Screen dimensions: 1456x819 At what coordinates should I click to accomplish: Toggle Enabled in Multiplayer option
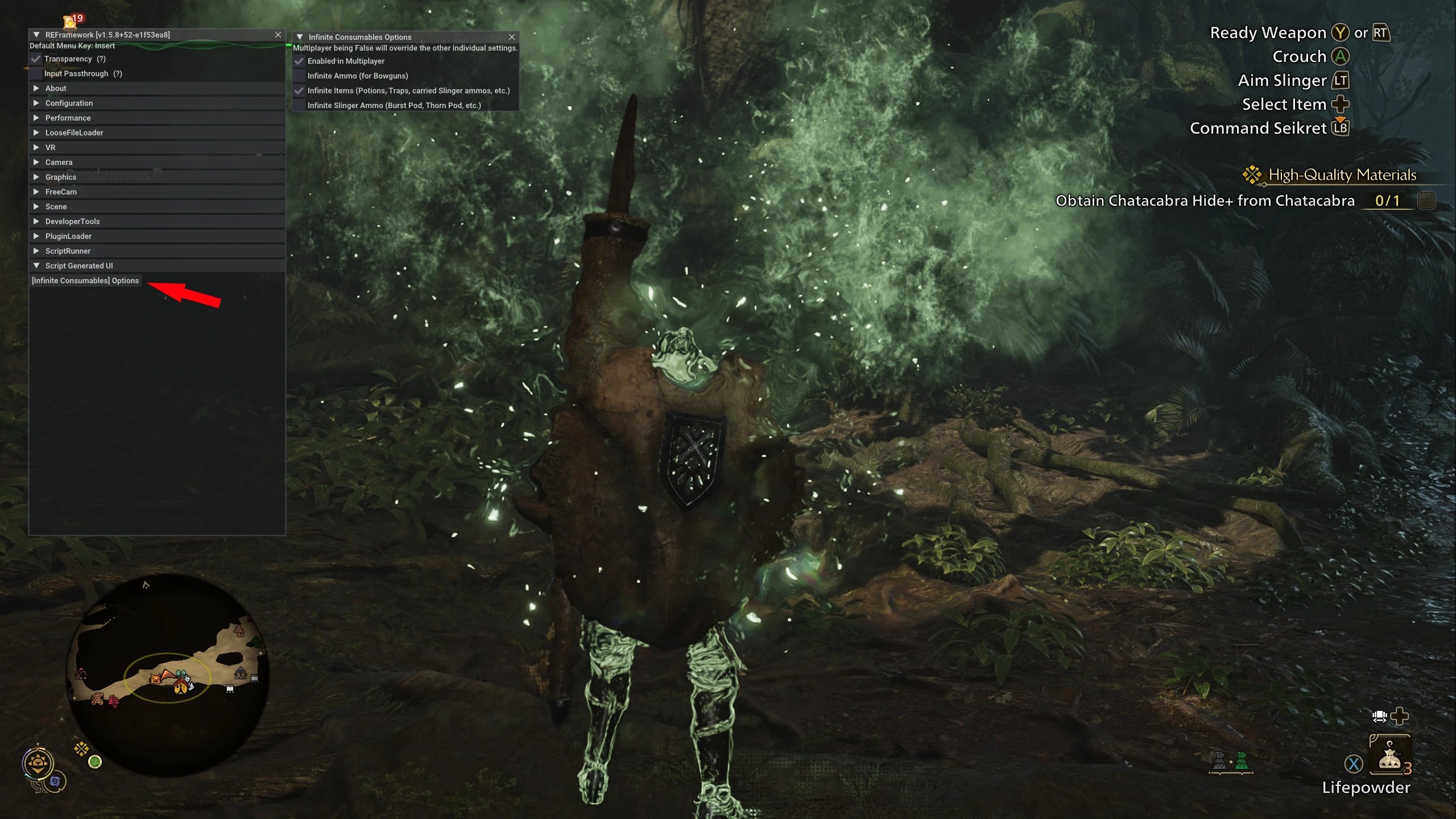coord(300,61)
